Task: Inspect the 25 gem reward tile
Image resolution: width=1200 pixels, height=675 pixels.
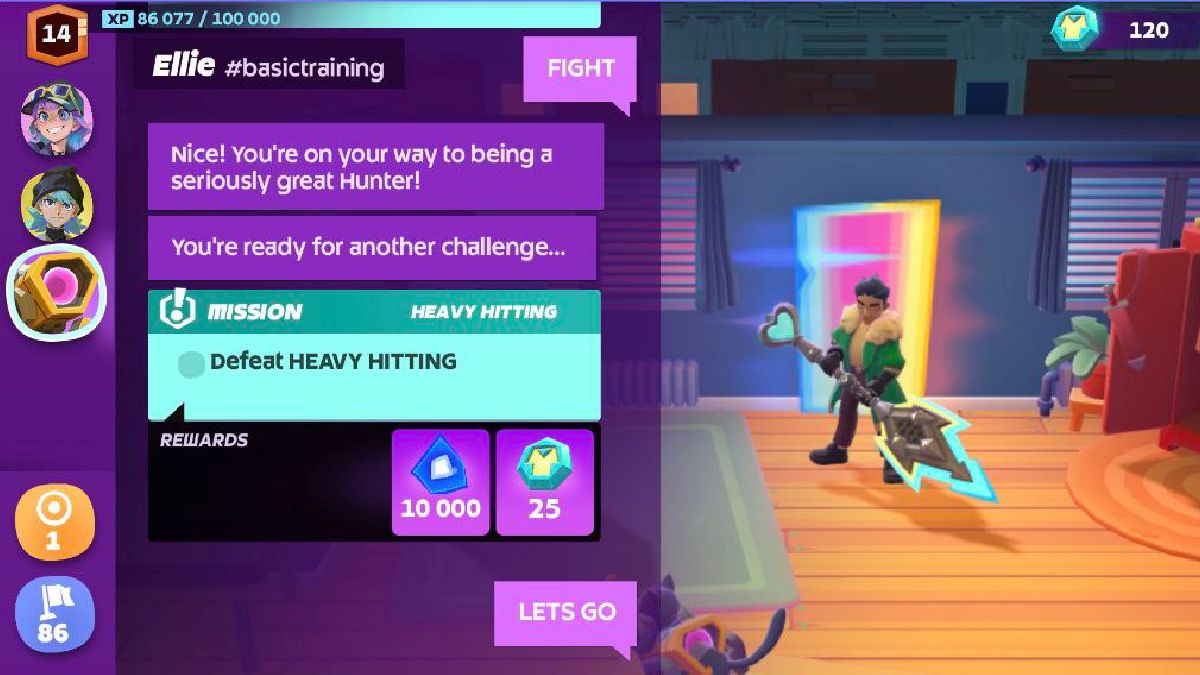Action: (545, 483)
